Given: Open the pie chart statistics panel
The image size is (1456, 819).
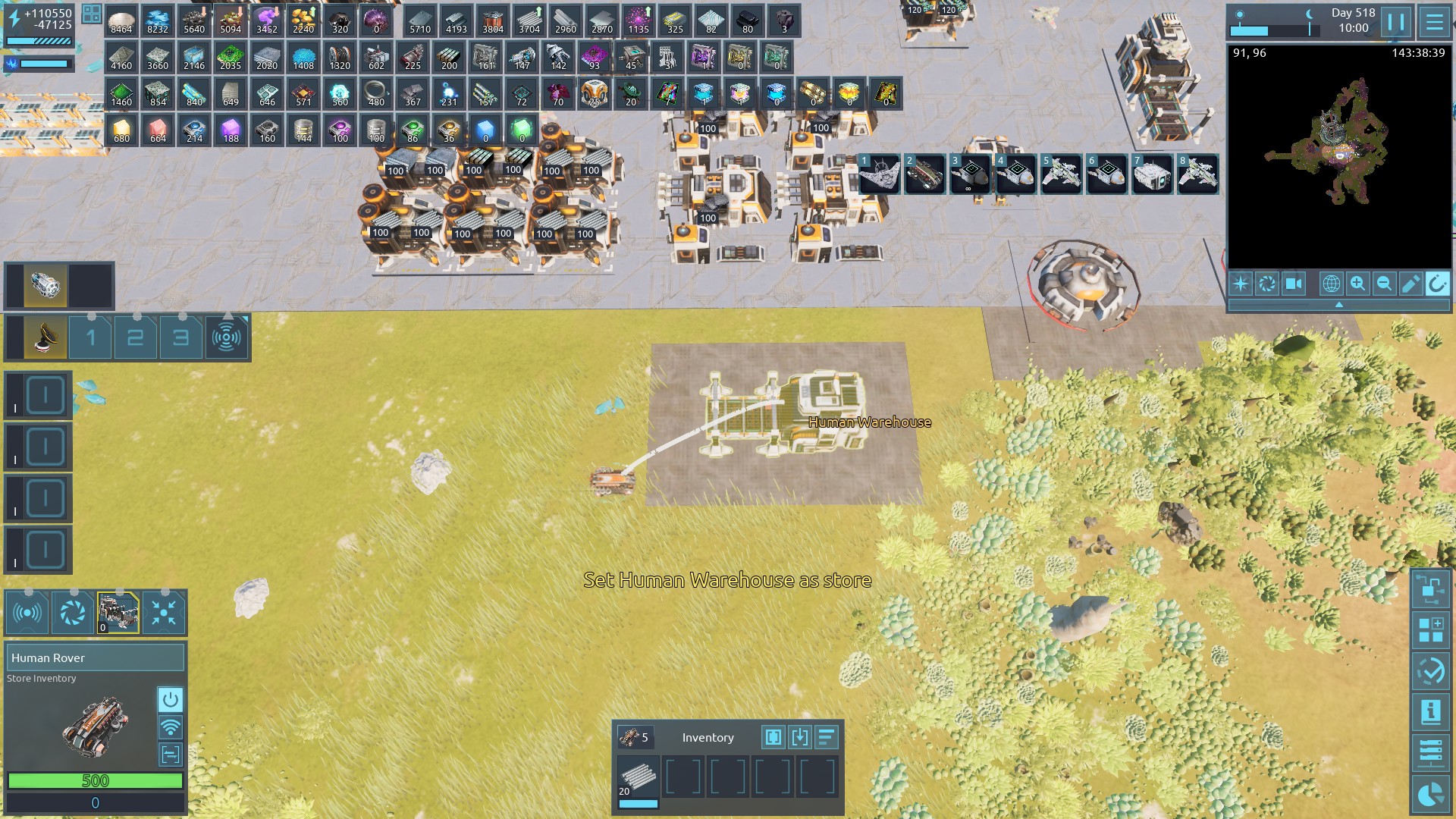Looking at the screenshot, I should [1430, 793].
